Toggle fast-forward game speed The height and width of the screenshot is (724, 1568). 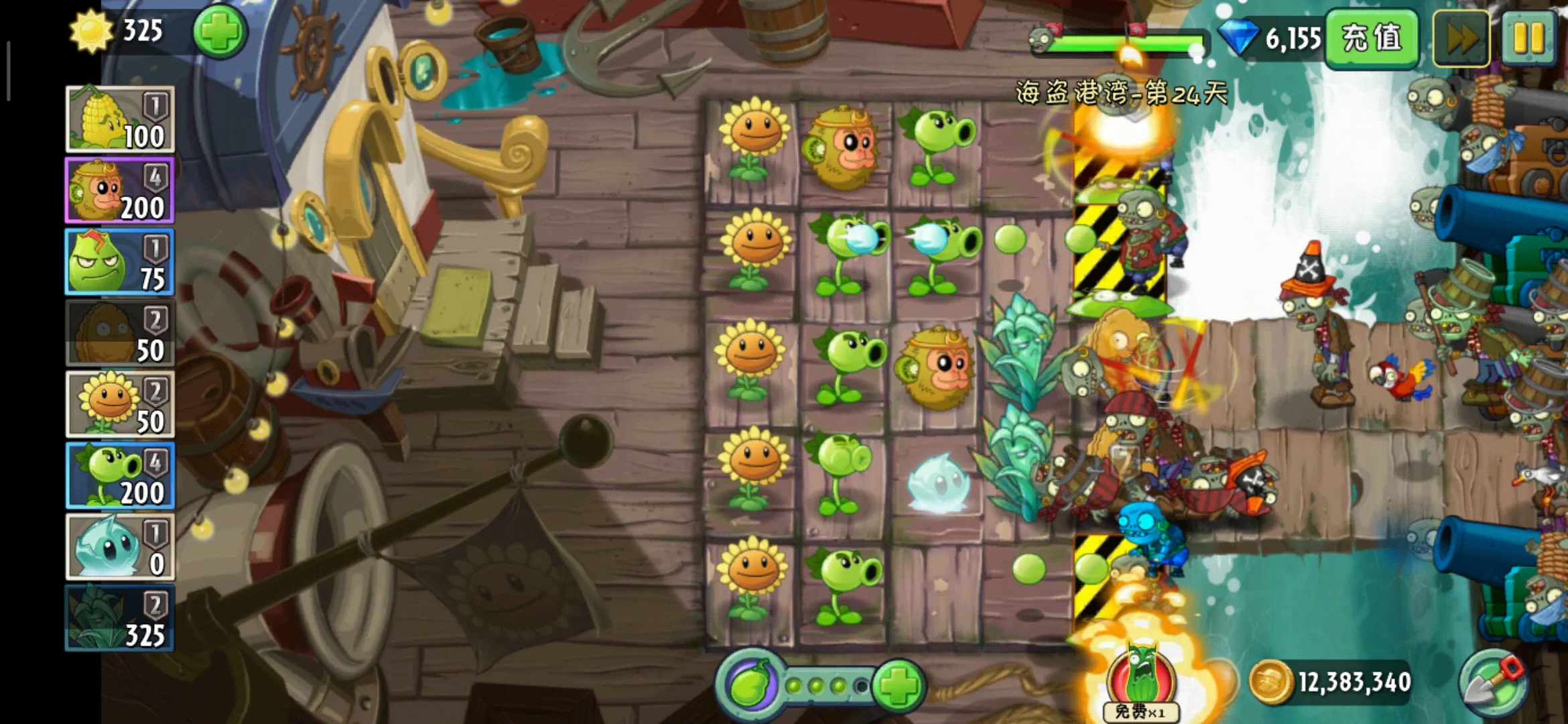[1461, 38]
